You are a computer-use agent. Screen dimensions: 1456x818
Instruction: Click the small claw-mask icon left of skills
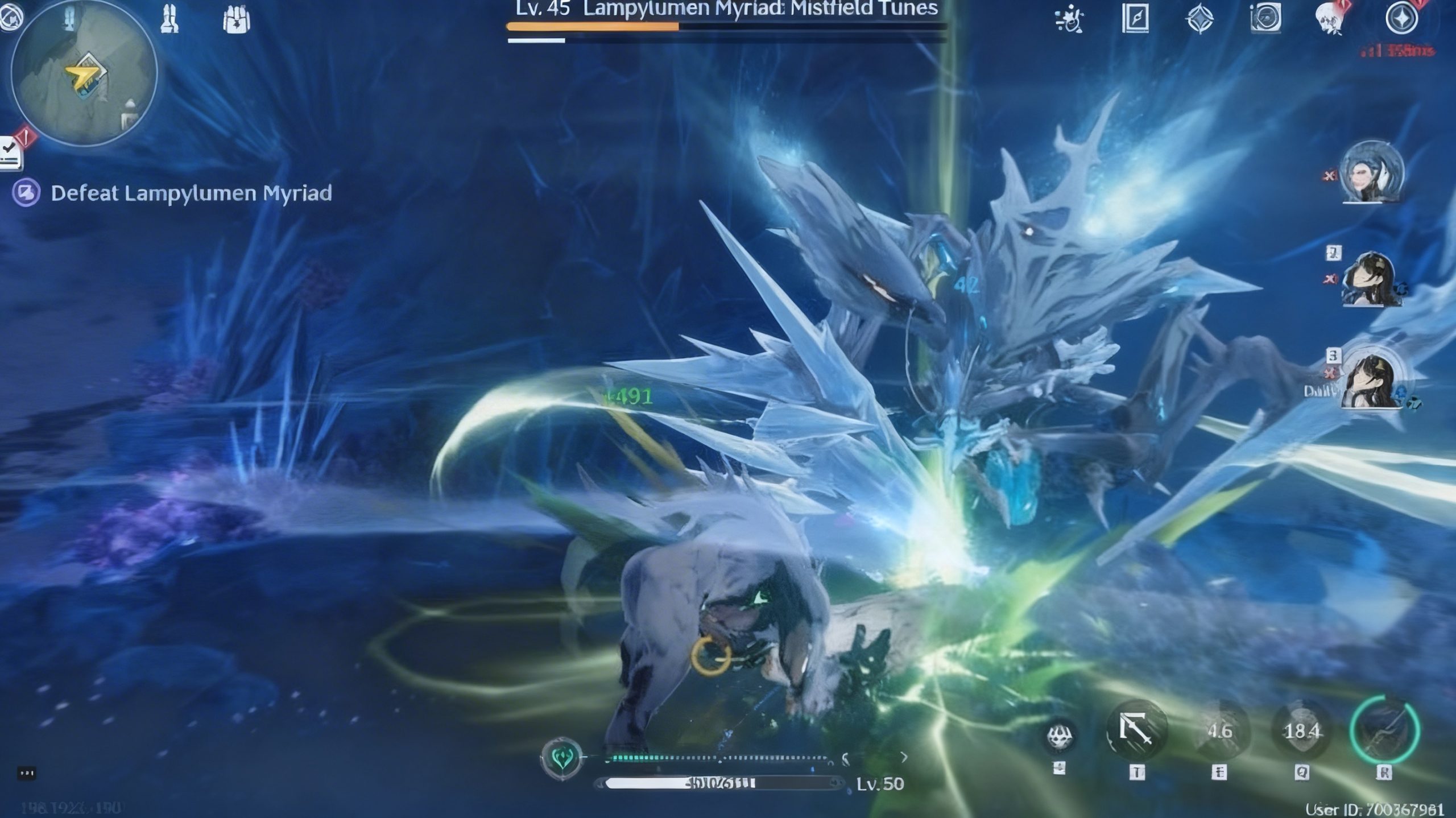point(1060,736)
